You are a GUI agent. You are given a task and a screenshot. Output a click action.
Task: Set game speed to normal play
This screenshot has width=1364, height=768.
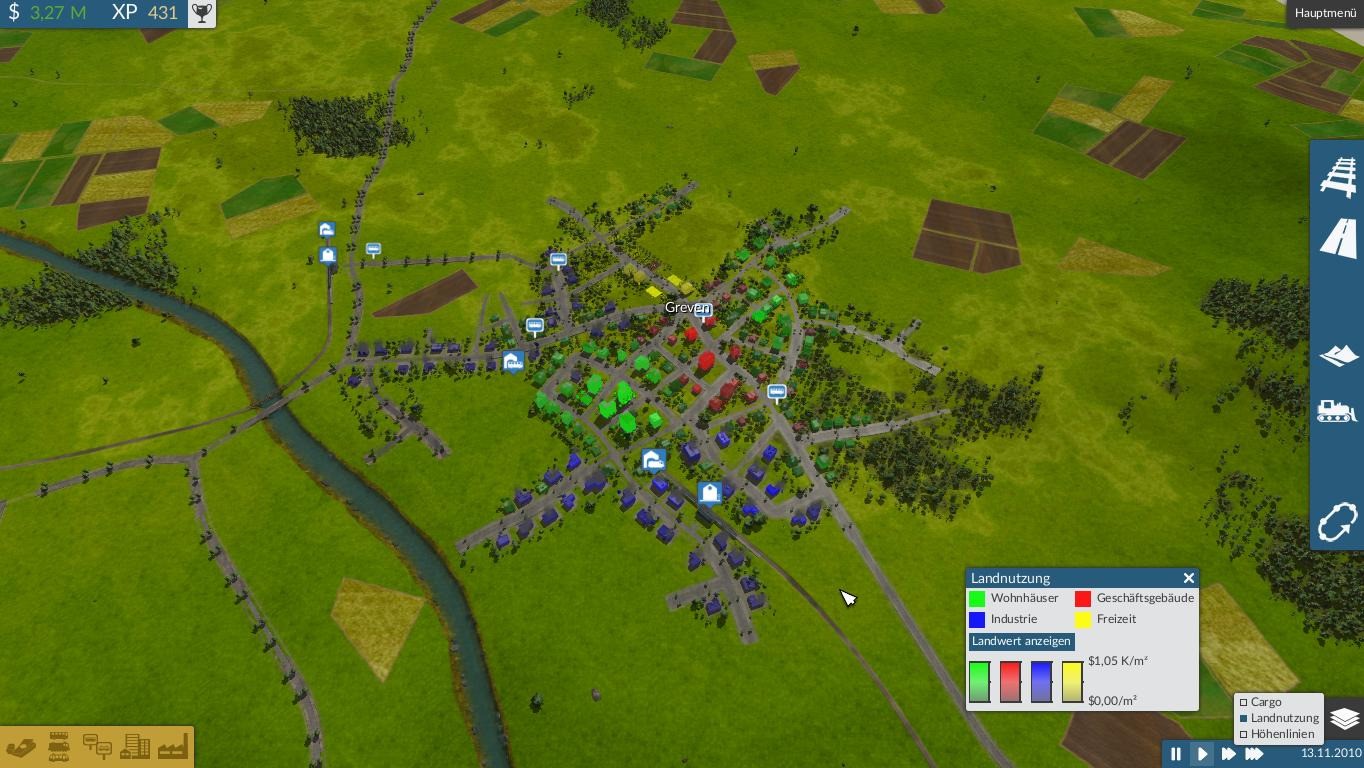pos(1202,754)
